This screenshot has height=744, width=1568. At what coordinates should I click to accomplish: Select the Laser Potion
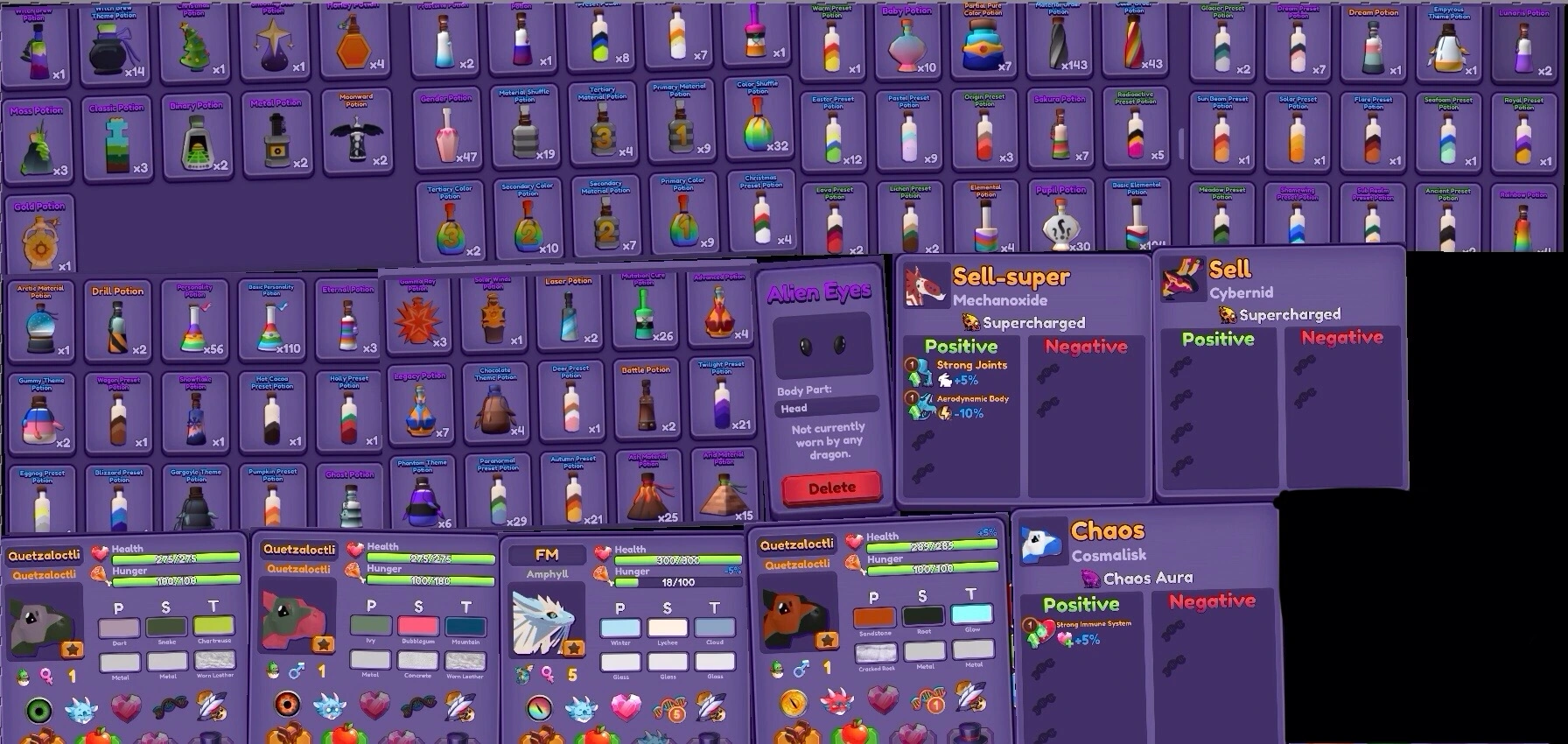pos(570,312)
